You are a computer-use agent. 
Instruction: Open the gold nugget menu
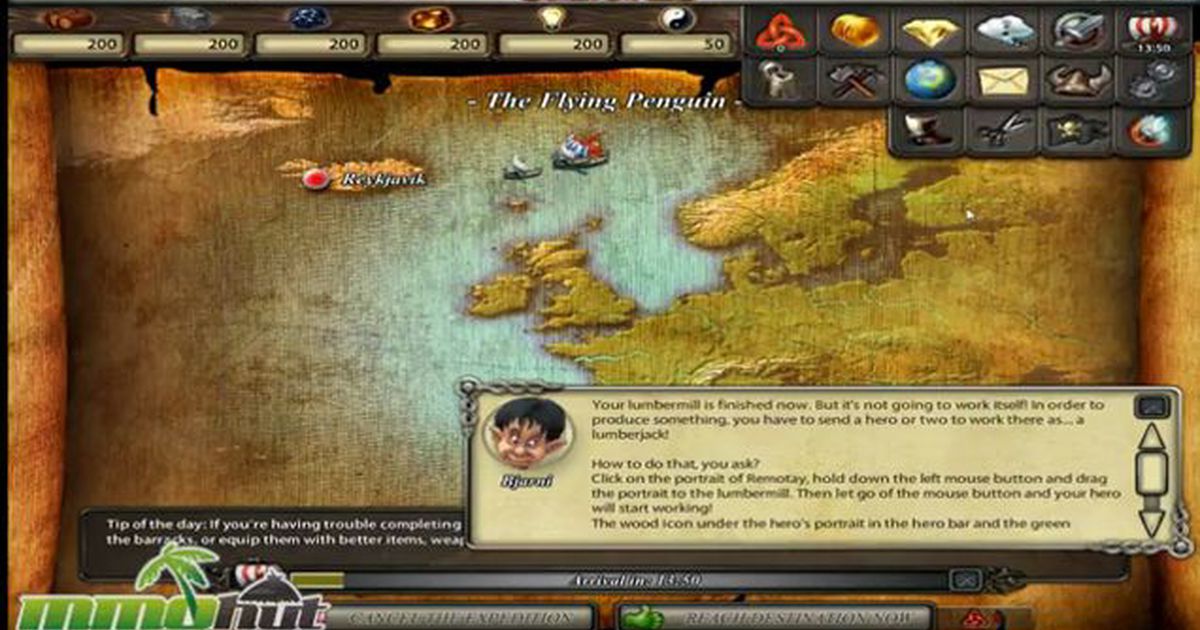tap(855, 31)
